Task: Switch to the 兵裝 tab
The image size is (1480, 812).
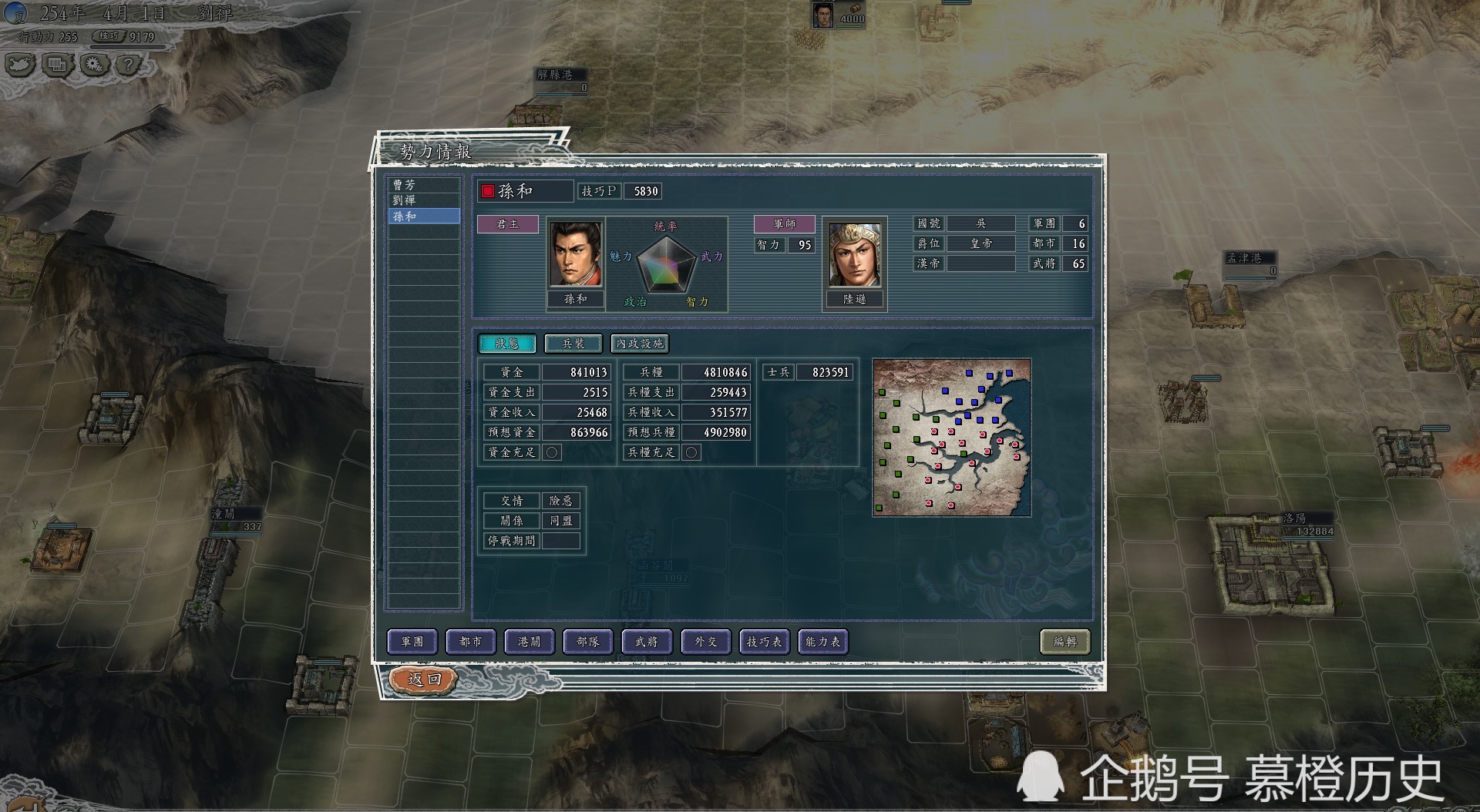Action: [x=573, y=344]
